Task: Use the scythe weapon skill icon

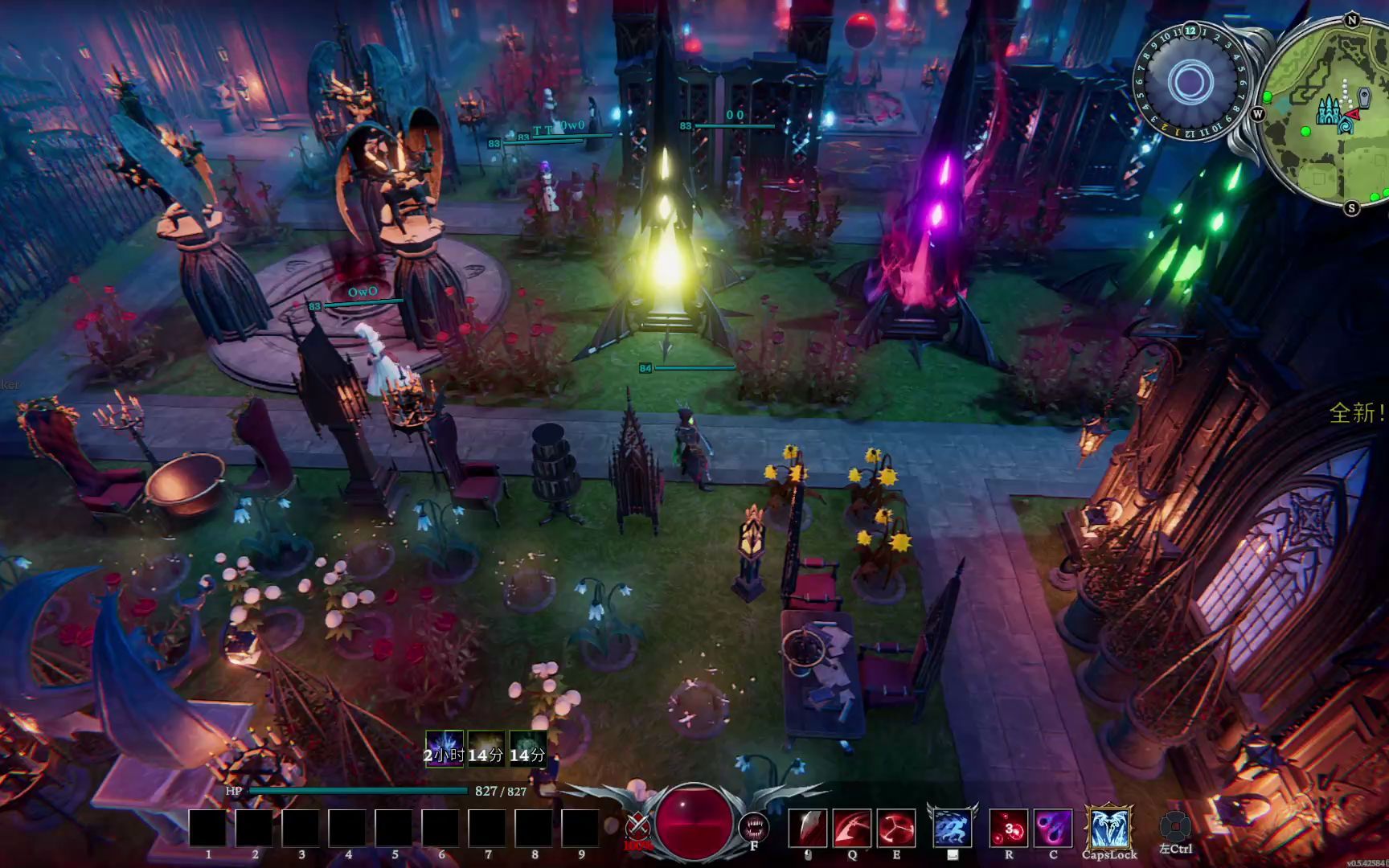Action: [x=852, y=828]
